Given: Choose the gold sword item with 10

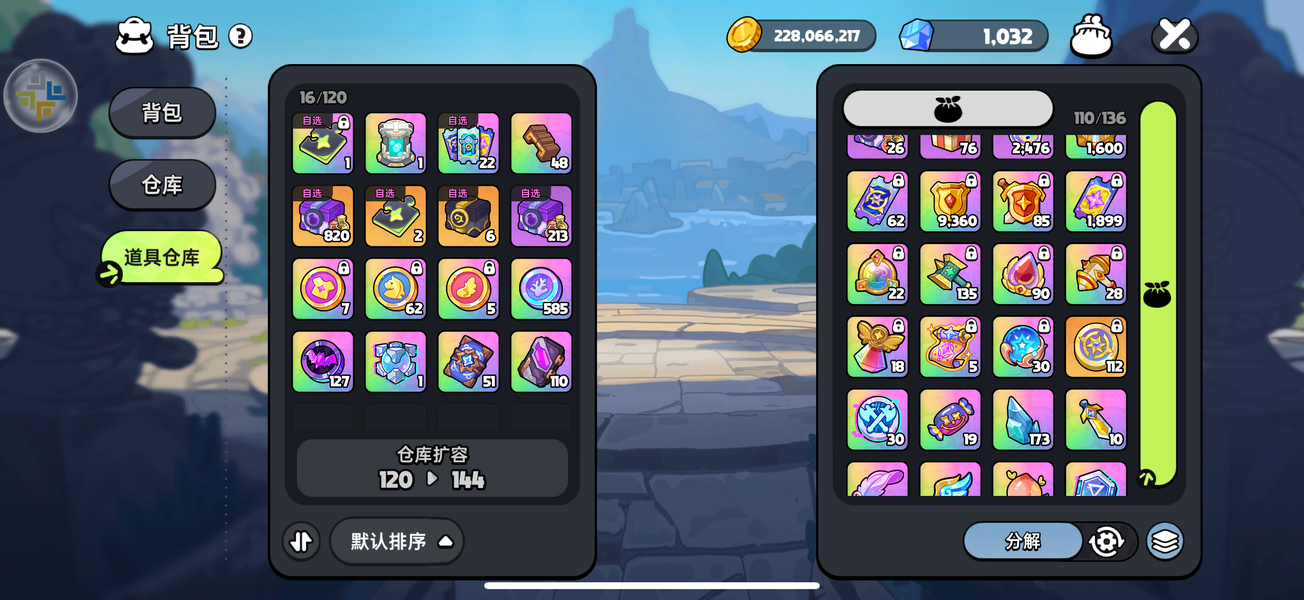Looking at the screenshot, I should [1096, 419].
